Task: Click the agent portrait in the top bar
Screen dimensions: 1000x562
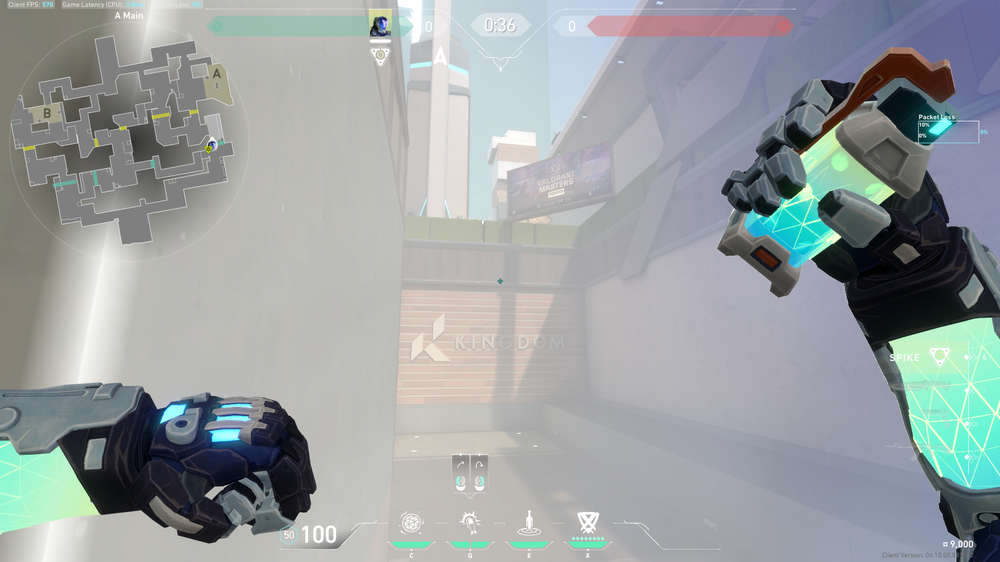Action: click(380, 24)
